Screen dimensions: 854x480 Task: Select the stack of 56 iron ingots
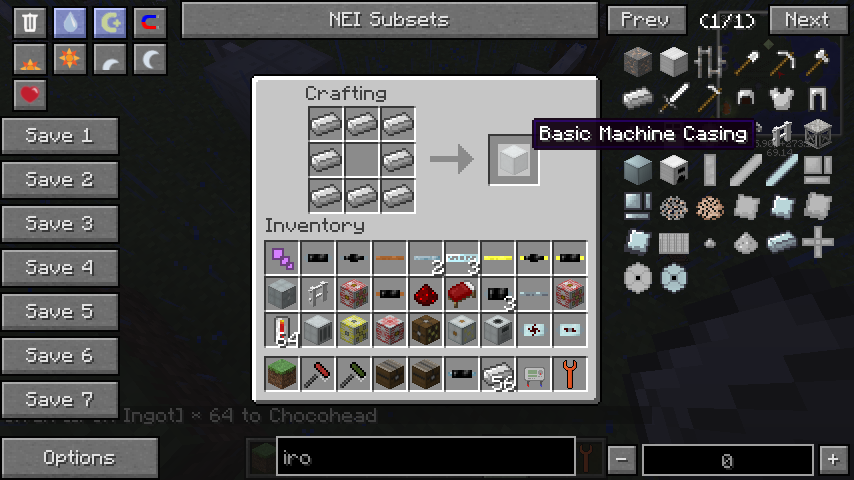497,374
